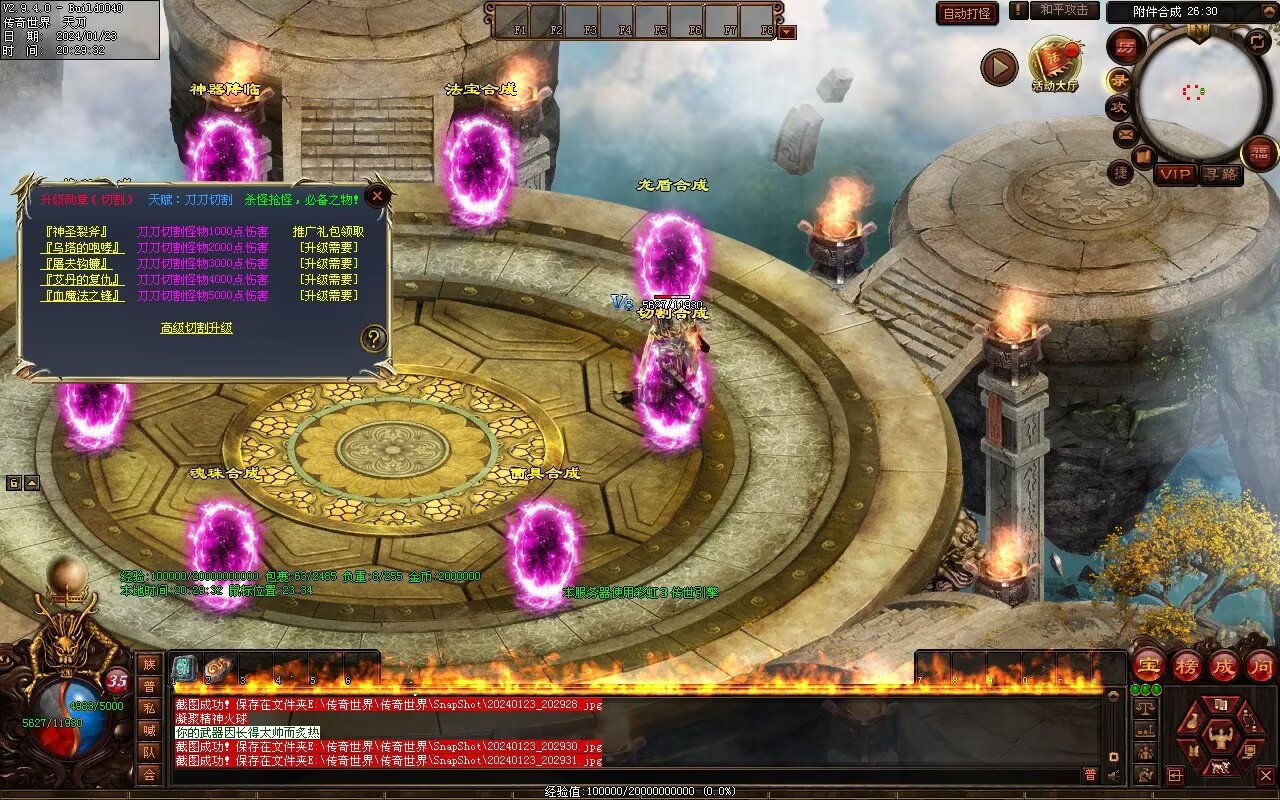Show the 榜 rankings
Viewport: 1280px width, 800px height.
pos(1187,666)
